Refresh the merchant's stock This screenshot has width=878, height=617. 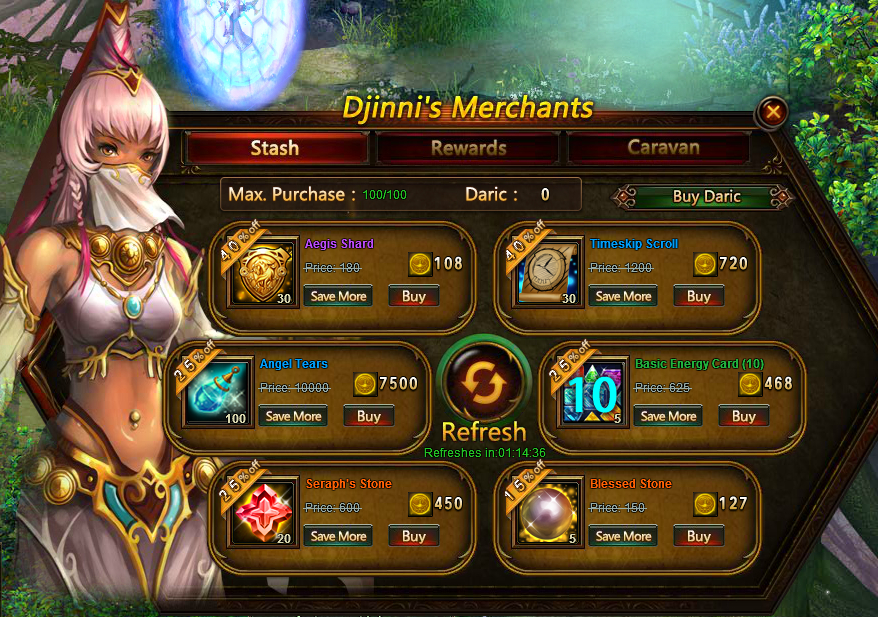(483, 384)
